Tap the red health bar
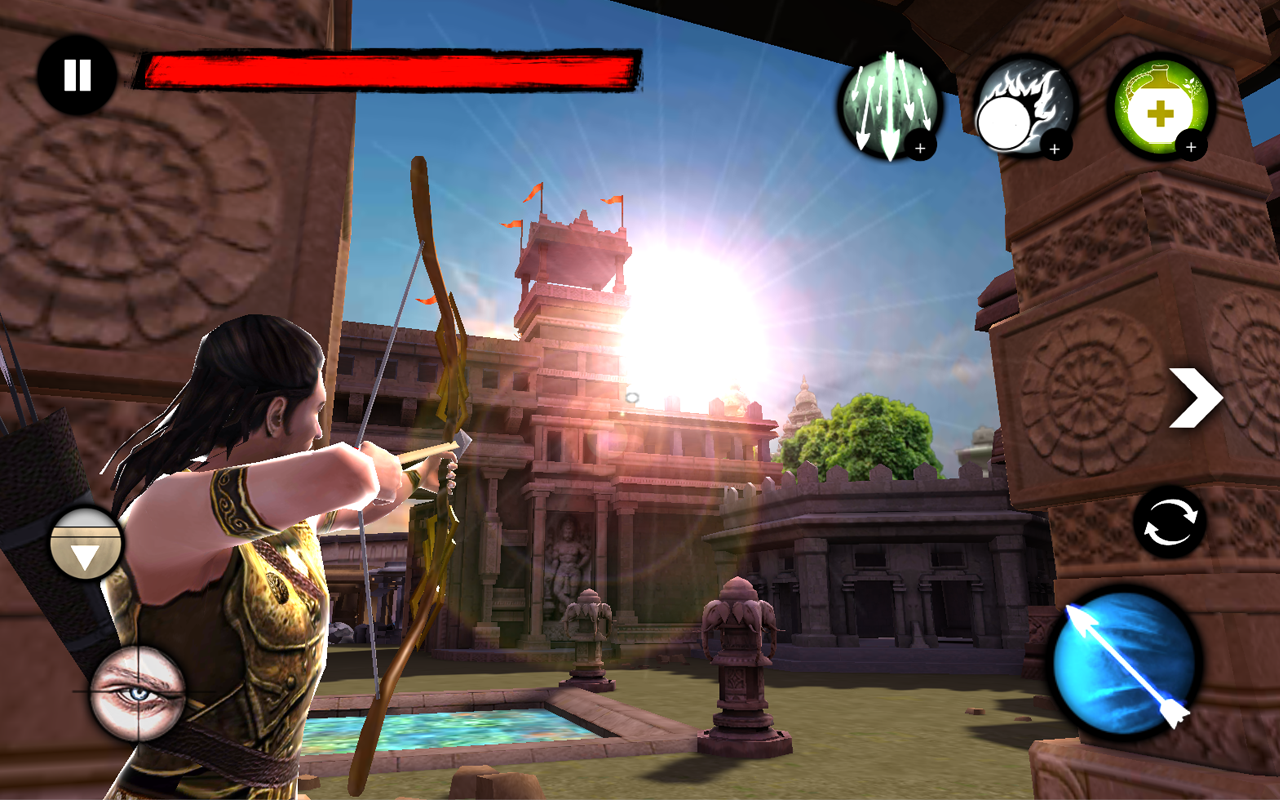 390,68
